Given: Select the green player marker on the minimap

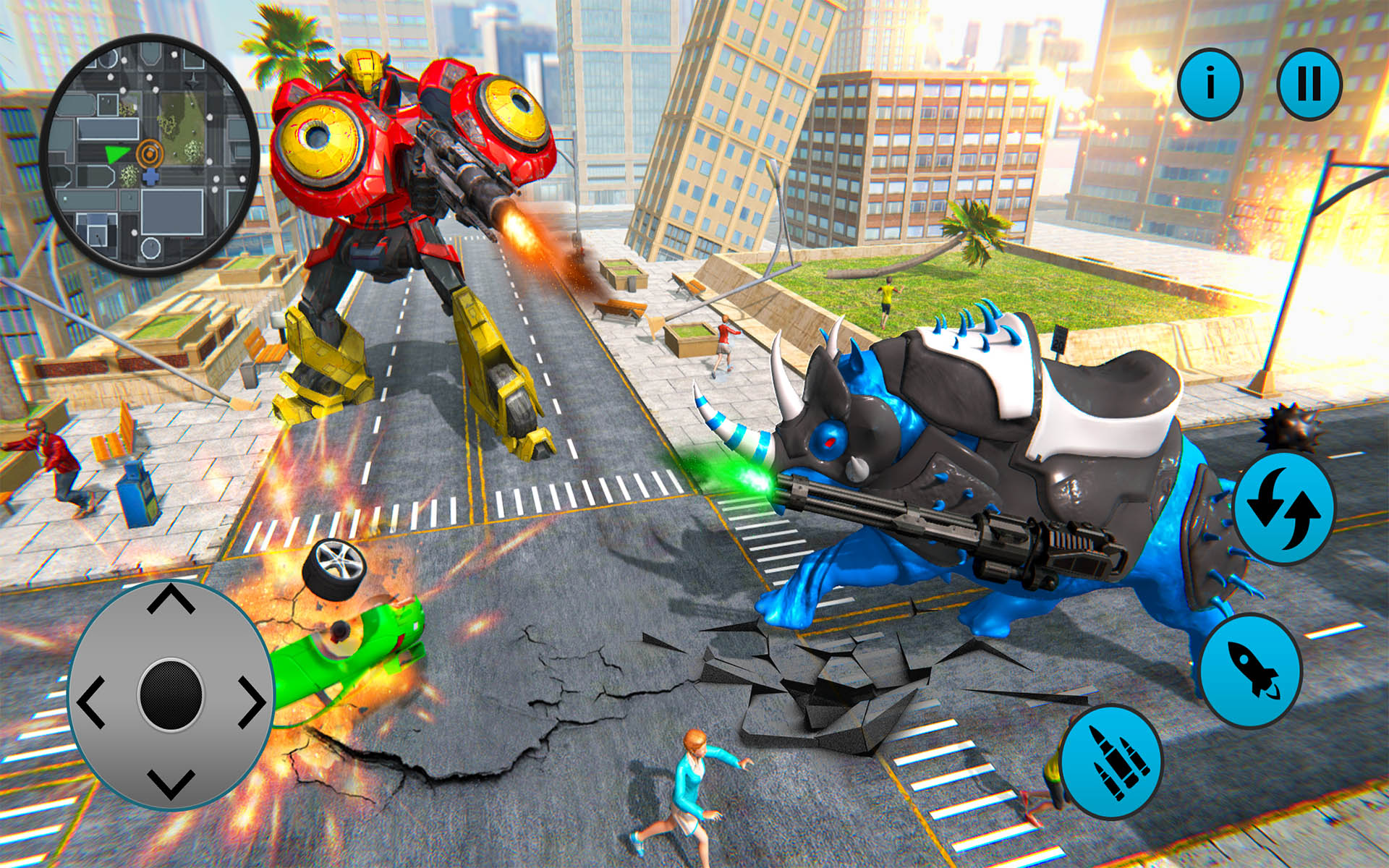Looking at the screenshot, I should (117, 153).
